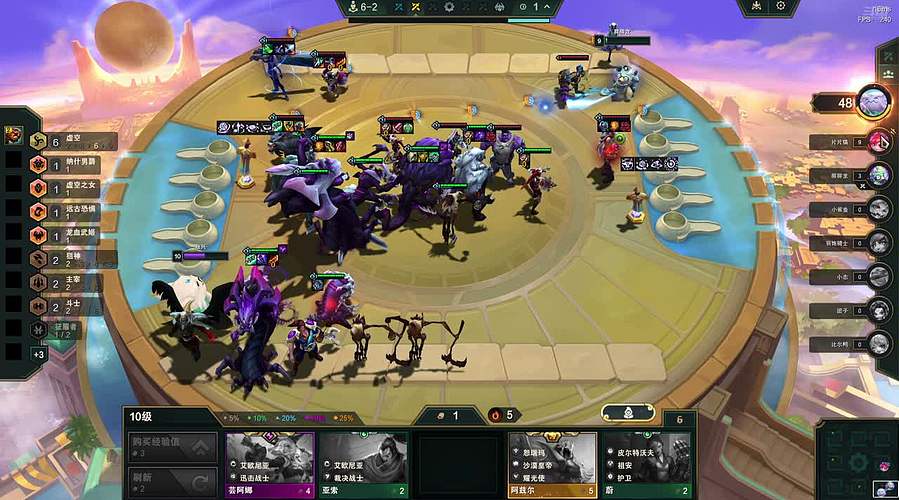Spectate the second player in the scoreboard

tap(879, 141)
